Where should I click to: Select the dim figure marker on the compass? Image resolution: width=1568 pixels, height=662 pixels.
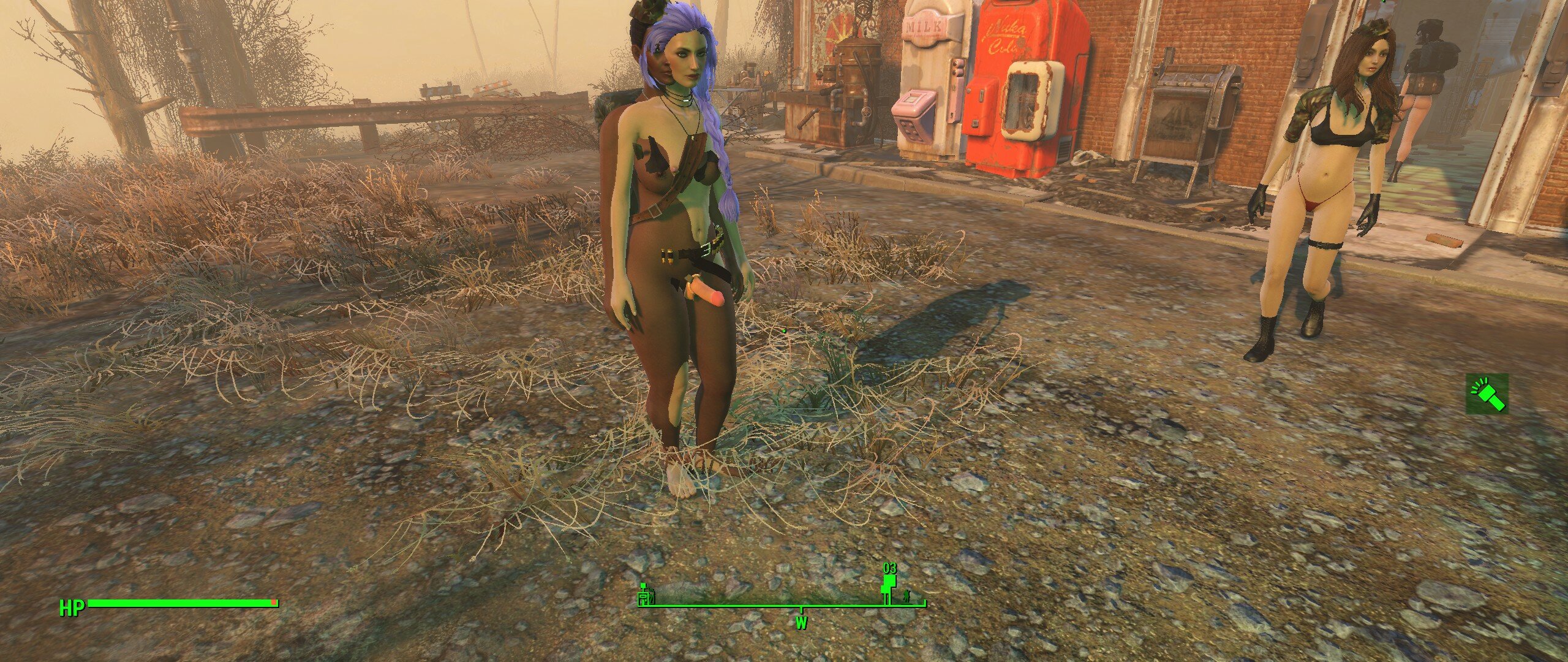[907, 595]
